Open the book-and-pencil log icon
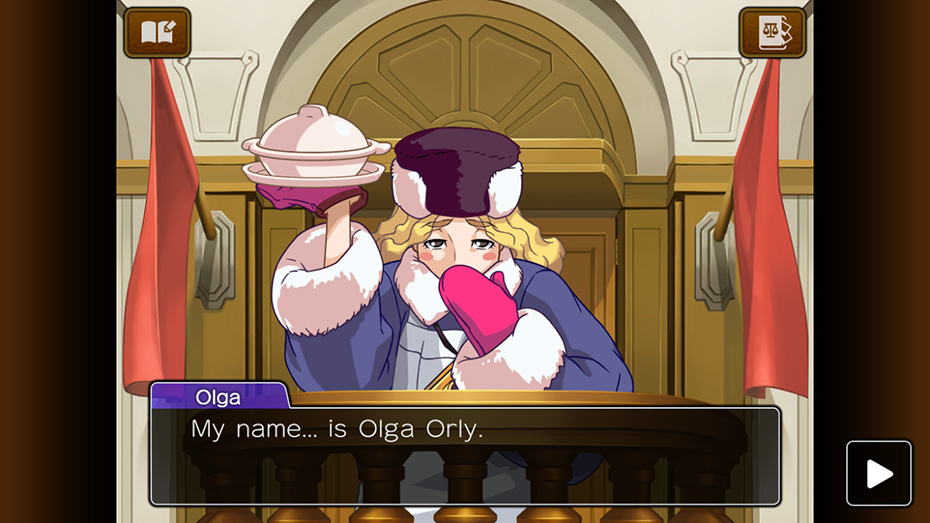930x523 pixels. pyautogui.click(x=157, y=33)
